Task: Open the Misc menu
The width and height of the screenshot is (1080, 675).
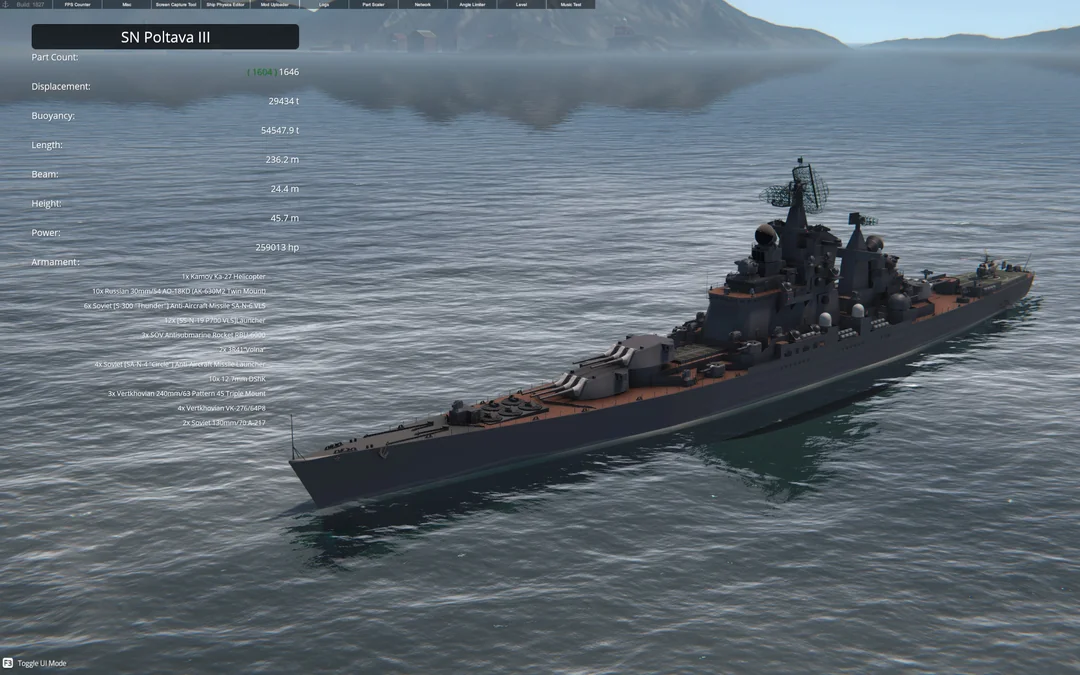Action: (x=126, y=5)
